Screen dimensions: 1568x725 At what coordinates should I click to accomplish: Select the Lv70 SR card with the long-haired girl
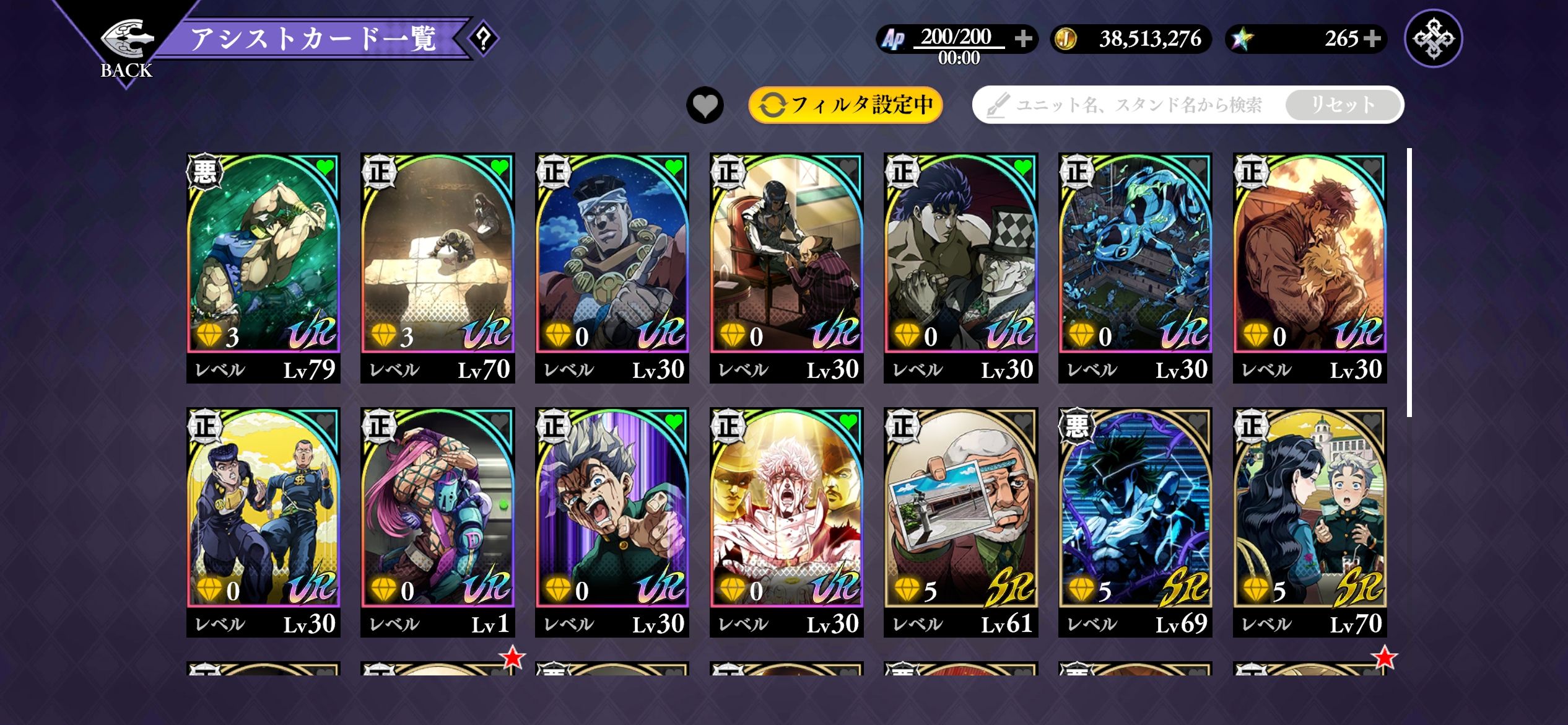tap(1309, 521)
